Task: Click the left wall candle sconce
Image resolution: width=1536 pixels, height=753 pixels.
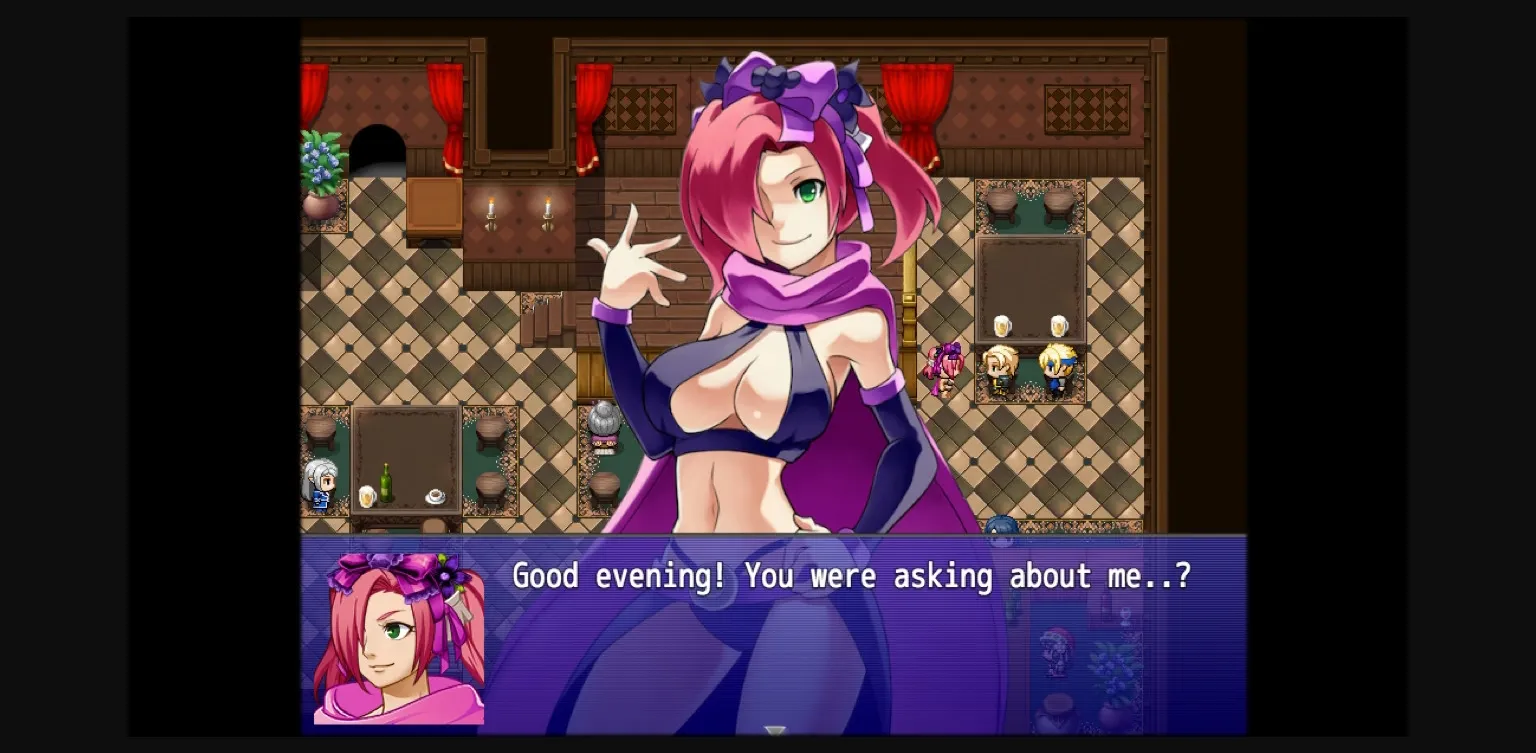Action: (x=492, y=210)
